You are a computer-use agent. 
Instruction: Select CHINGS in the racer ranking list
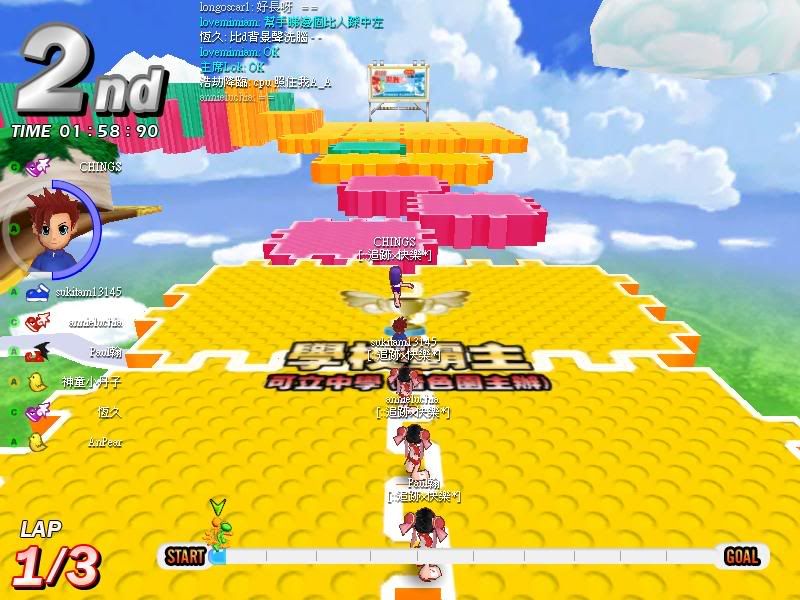(x=100, y=167)
